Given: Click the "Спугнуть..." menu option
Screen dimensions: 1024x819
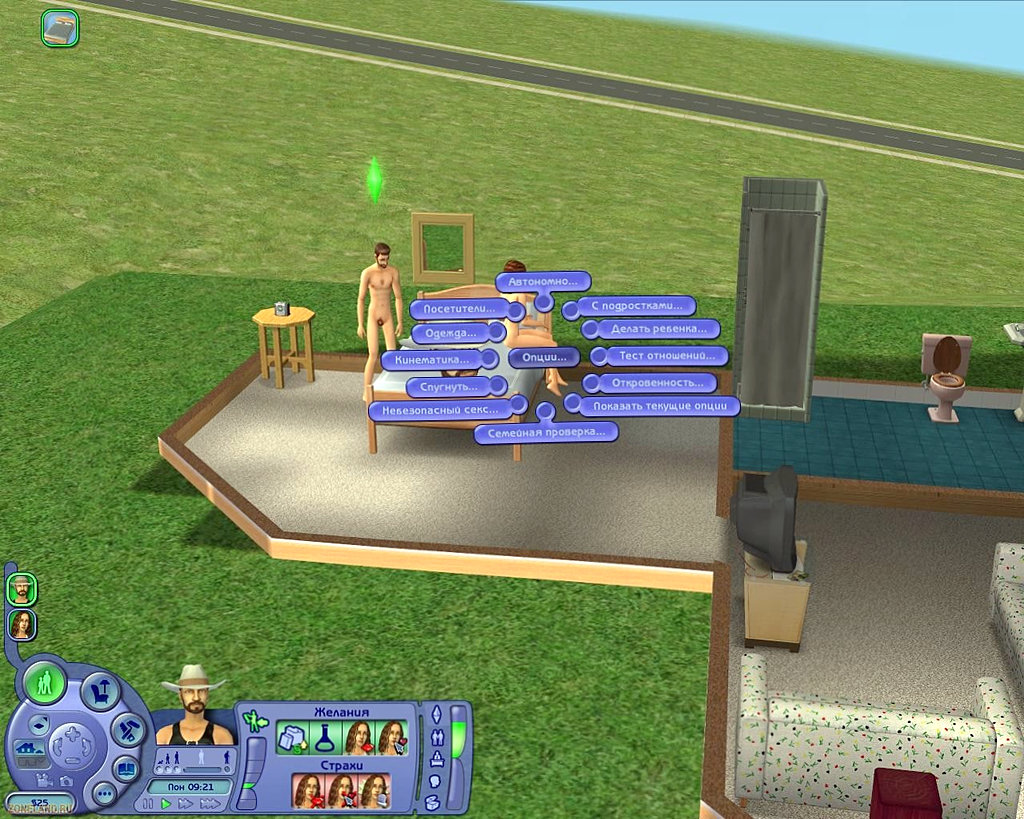Looking at the screenshot, I should pyautogui.click(x=449, y=386).
